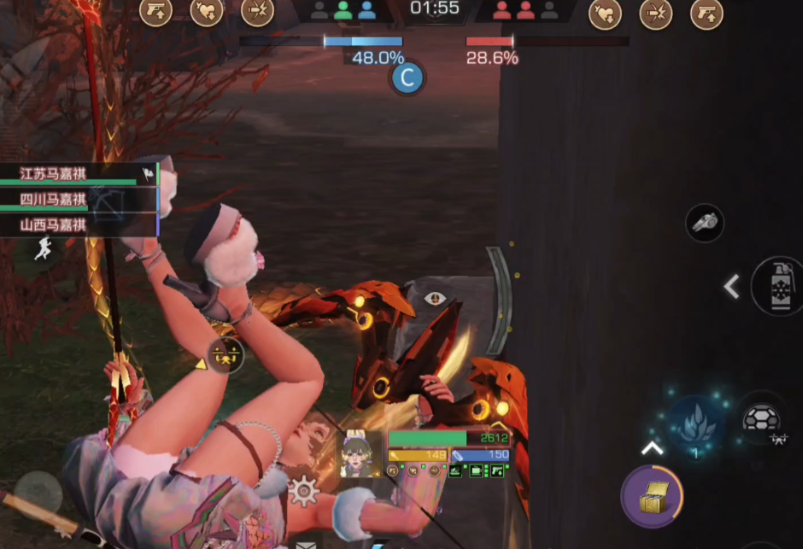Image resolution: width=803 pixels, height=549 pixels.
Task: Tap the whistle signal button
Action: tap(704, 222)
